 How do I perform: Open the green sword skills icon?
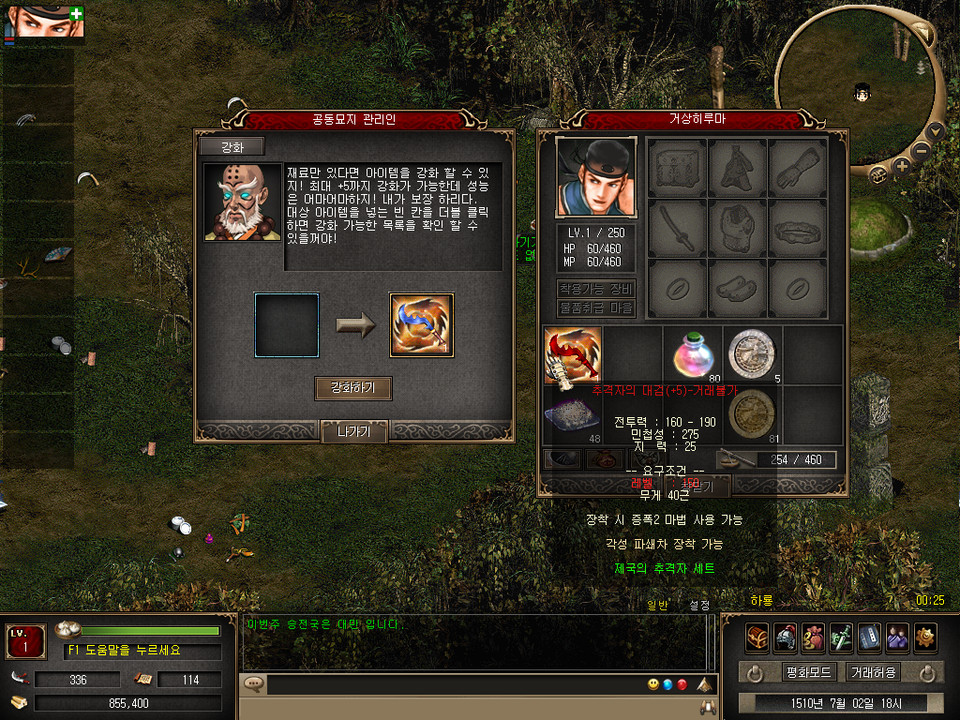pos(841,636)
